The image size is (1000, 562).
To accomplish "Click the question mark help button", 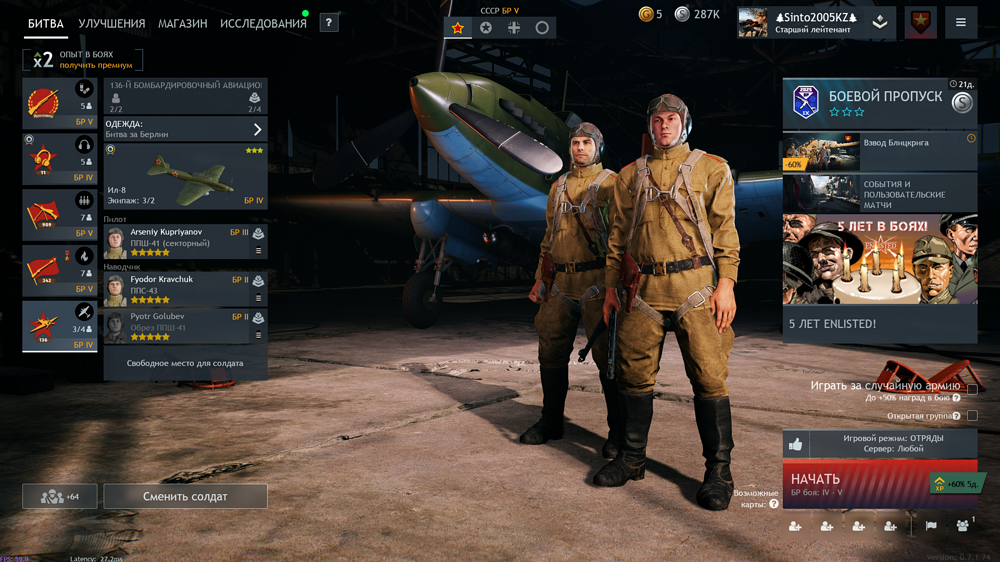I will [329, 23].
